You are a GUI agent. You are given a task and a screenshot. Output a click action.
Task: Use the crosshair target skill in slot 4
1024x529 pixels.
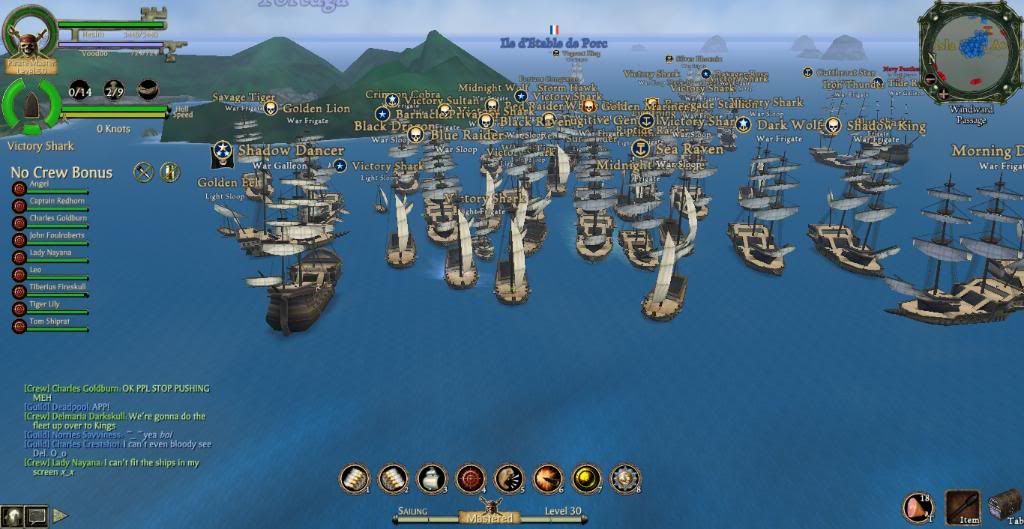click(x=471, y=479)
